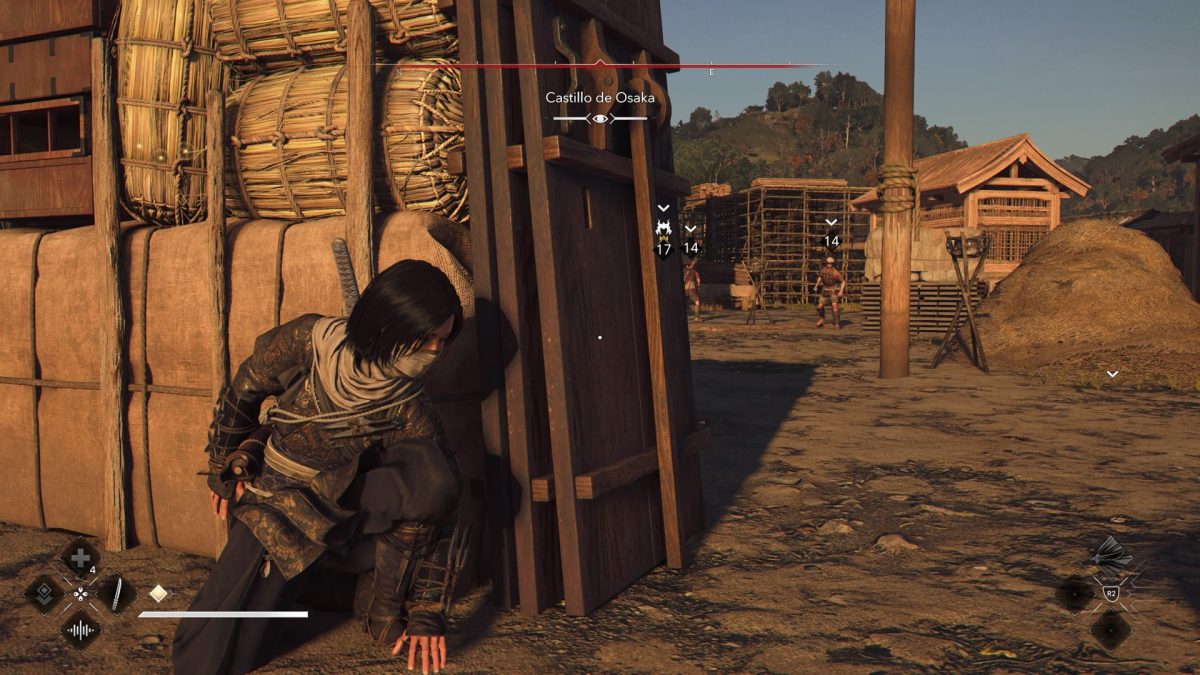Choose the katana weapon slot

116,593
